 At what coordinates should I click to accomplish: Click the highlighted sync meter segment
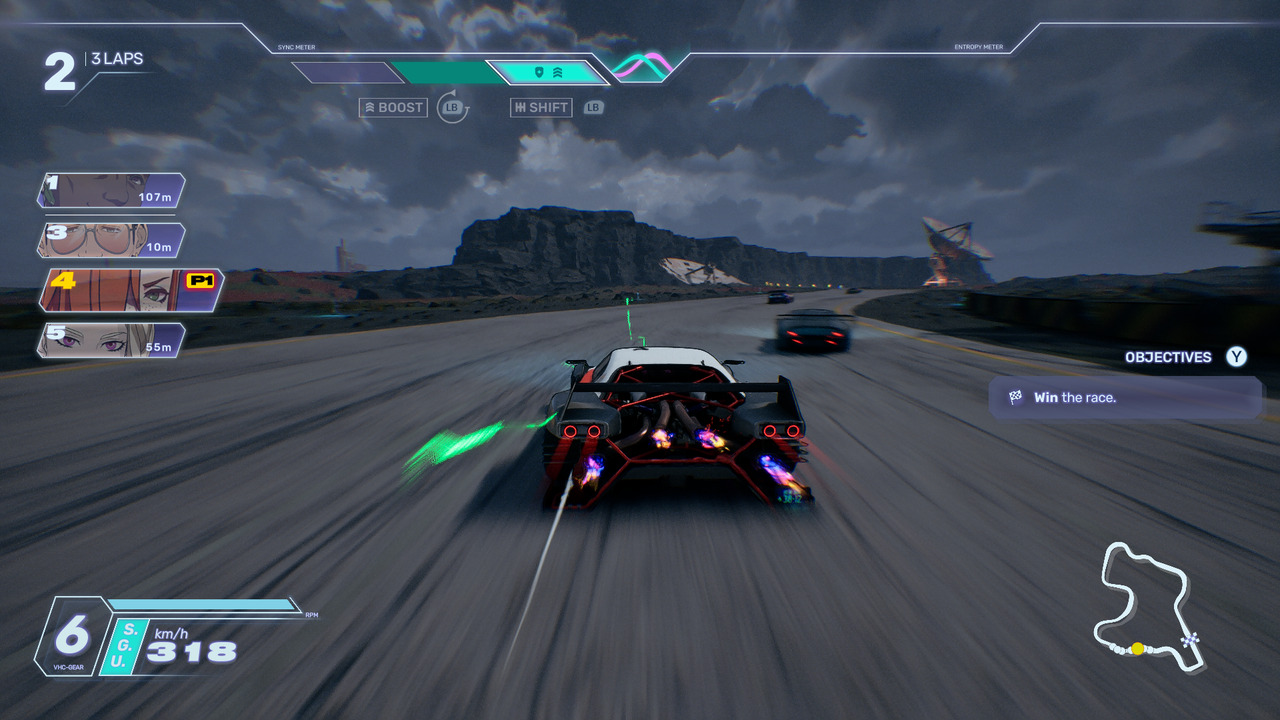coord(548,73)
